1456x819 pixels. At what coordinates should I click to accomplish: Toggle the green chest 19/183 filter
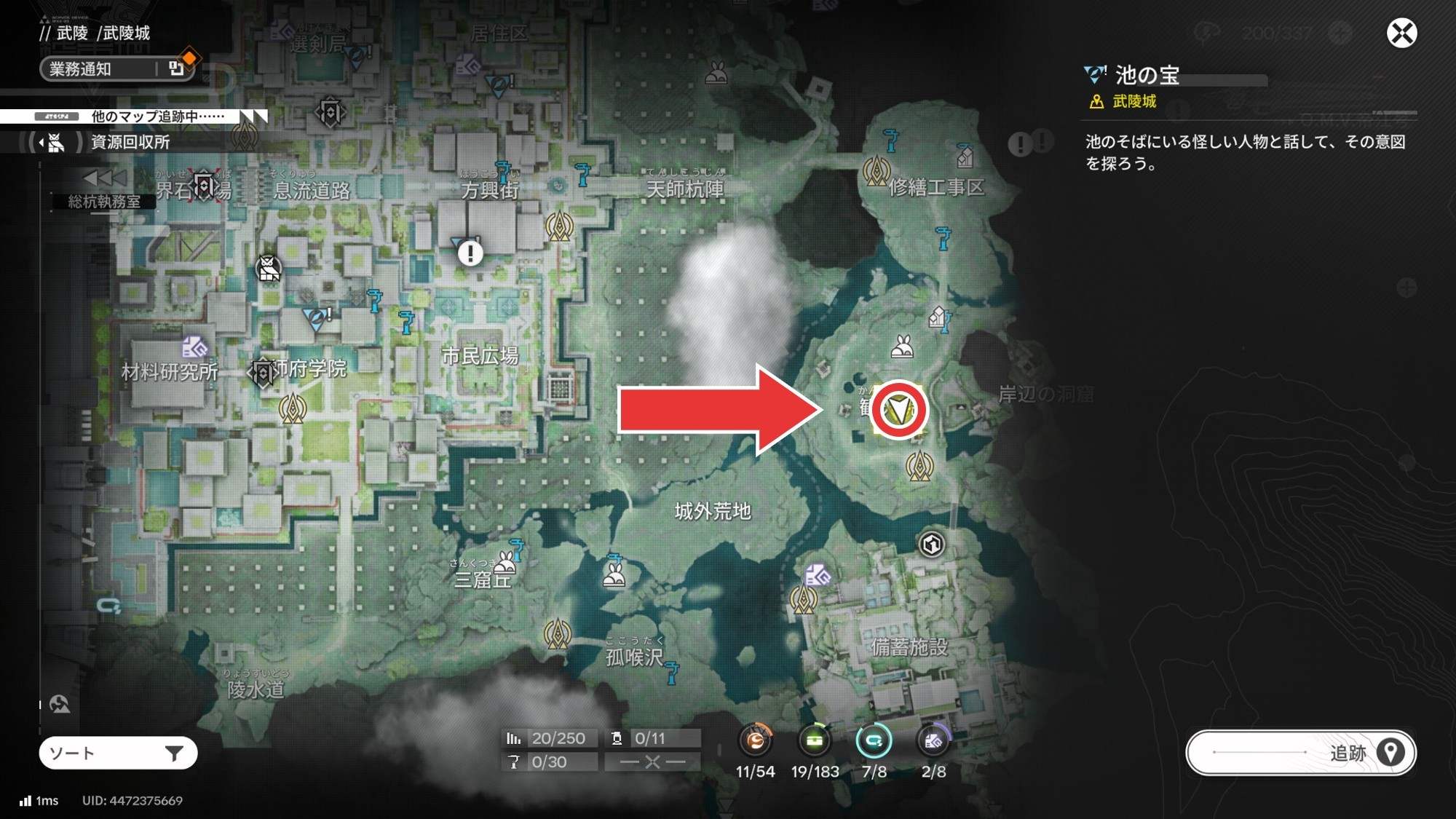pyautogui.click(x=815, y=741)
